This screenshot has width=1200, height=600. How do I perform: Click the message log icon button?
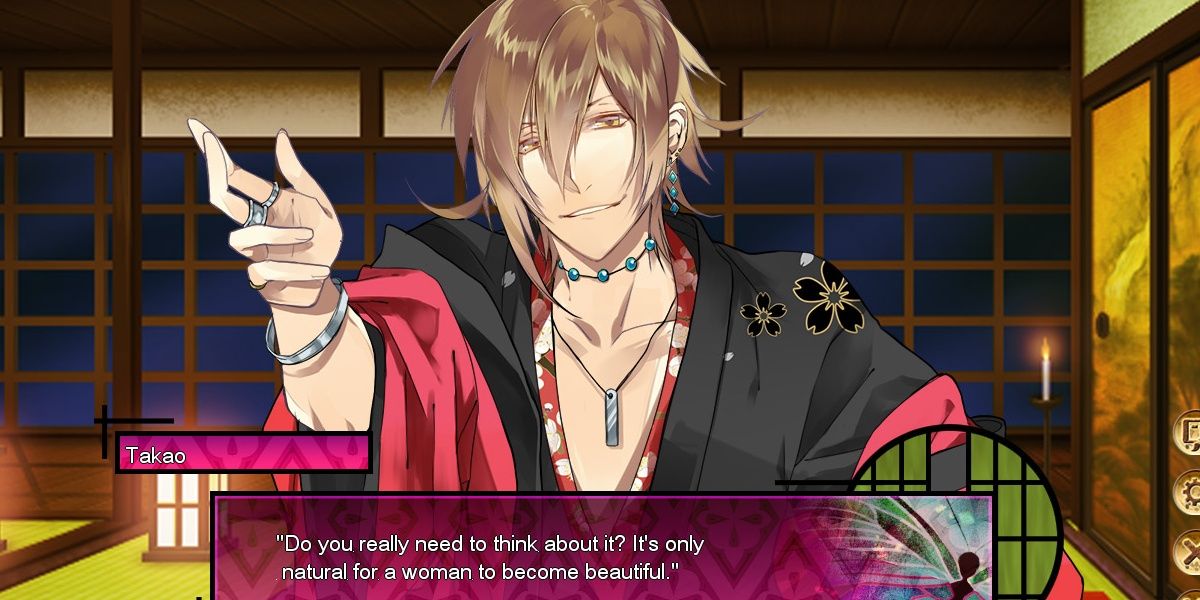(x=1190, y=433)
